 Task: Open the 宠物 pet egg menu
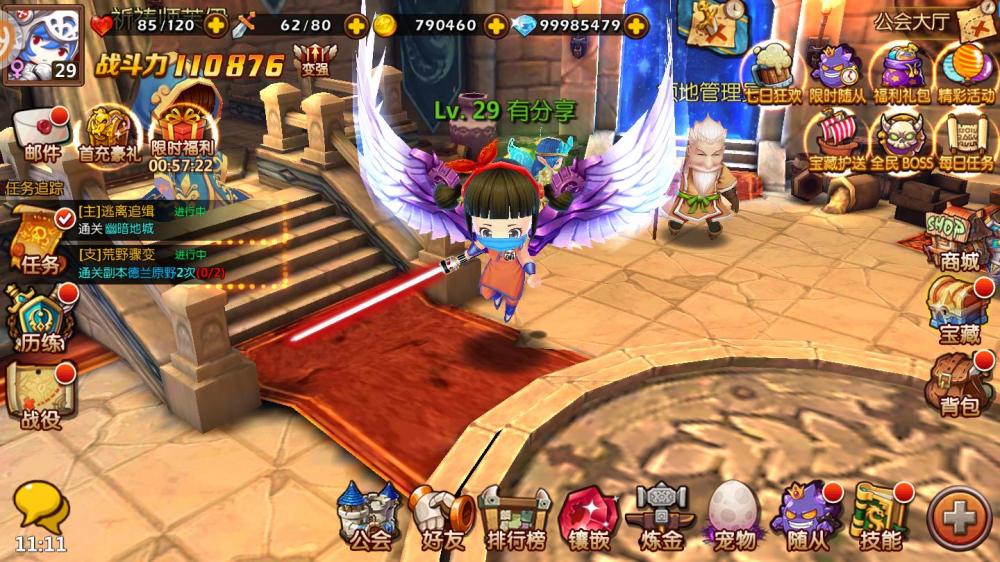coord(735,517)
